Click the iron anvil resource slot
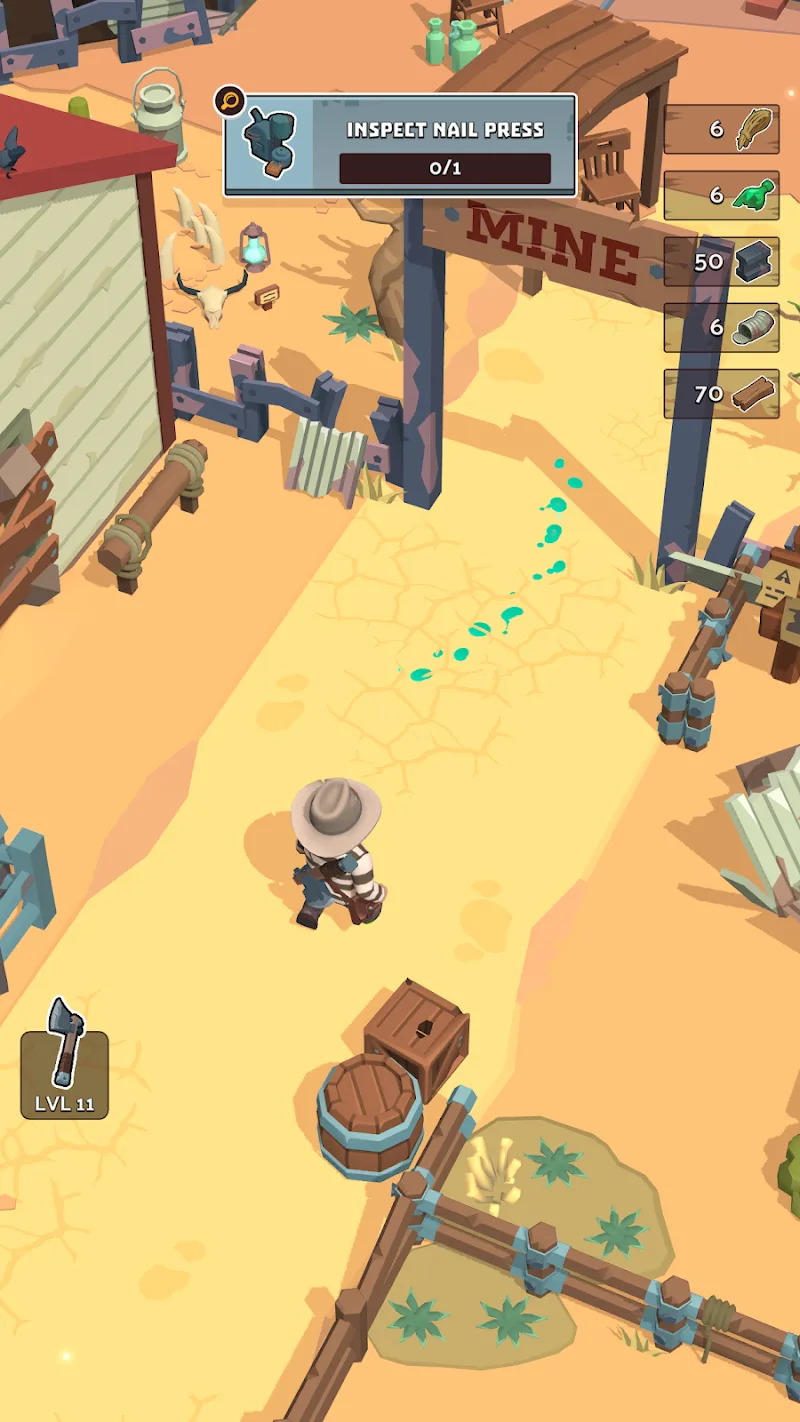Screen dimensions: 800x1422 pyautogui.click(x=721, y=262)
